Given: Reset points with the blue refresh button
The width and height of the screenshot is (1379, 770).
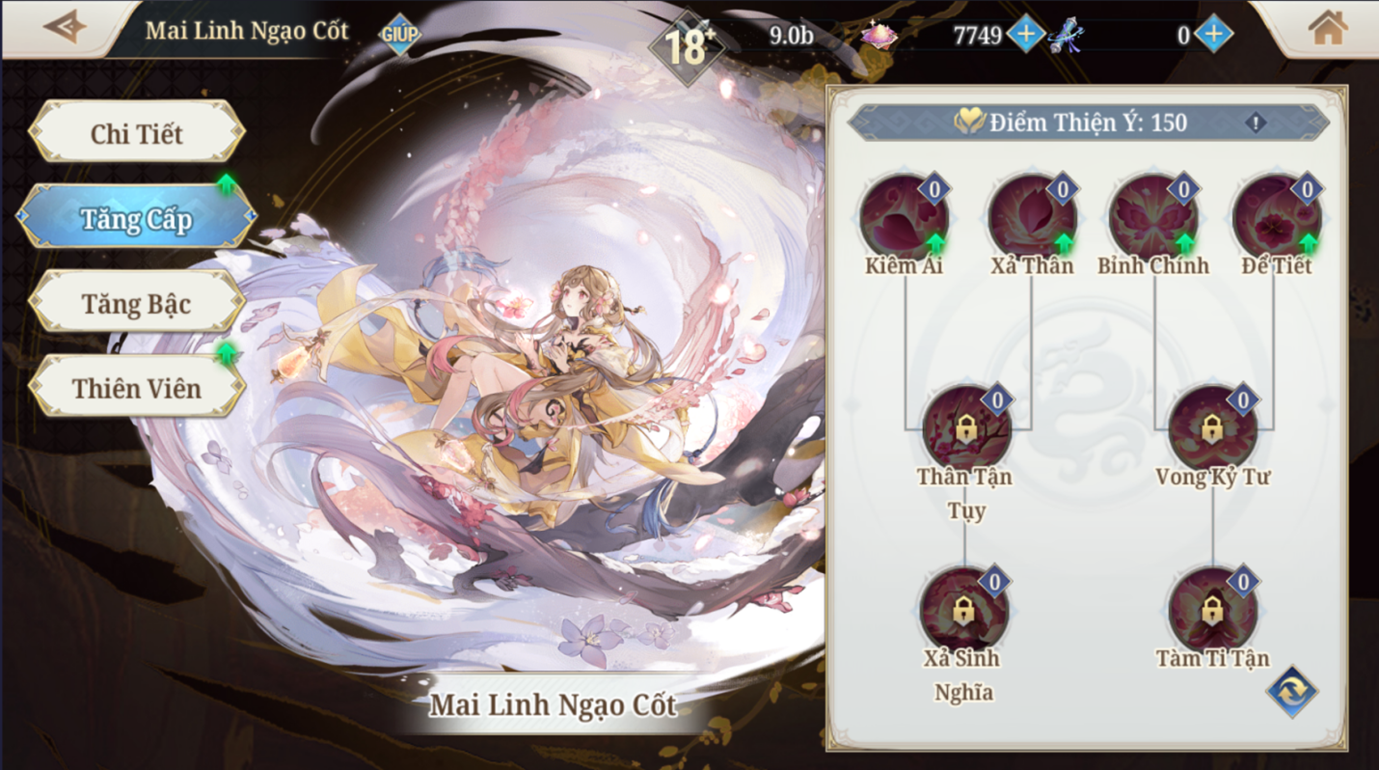Looking at the screenshot, I should tap(1291, 691).
